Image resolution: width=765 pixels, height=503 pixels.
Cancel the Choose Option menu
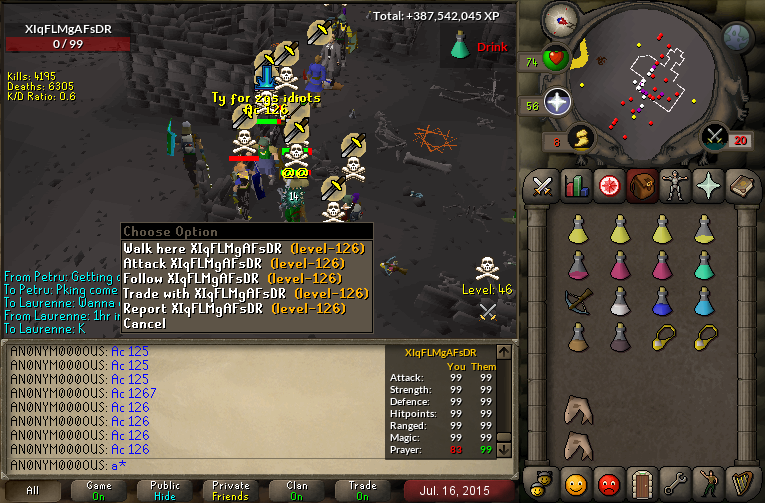click(x=145, y=323)
